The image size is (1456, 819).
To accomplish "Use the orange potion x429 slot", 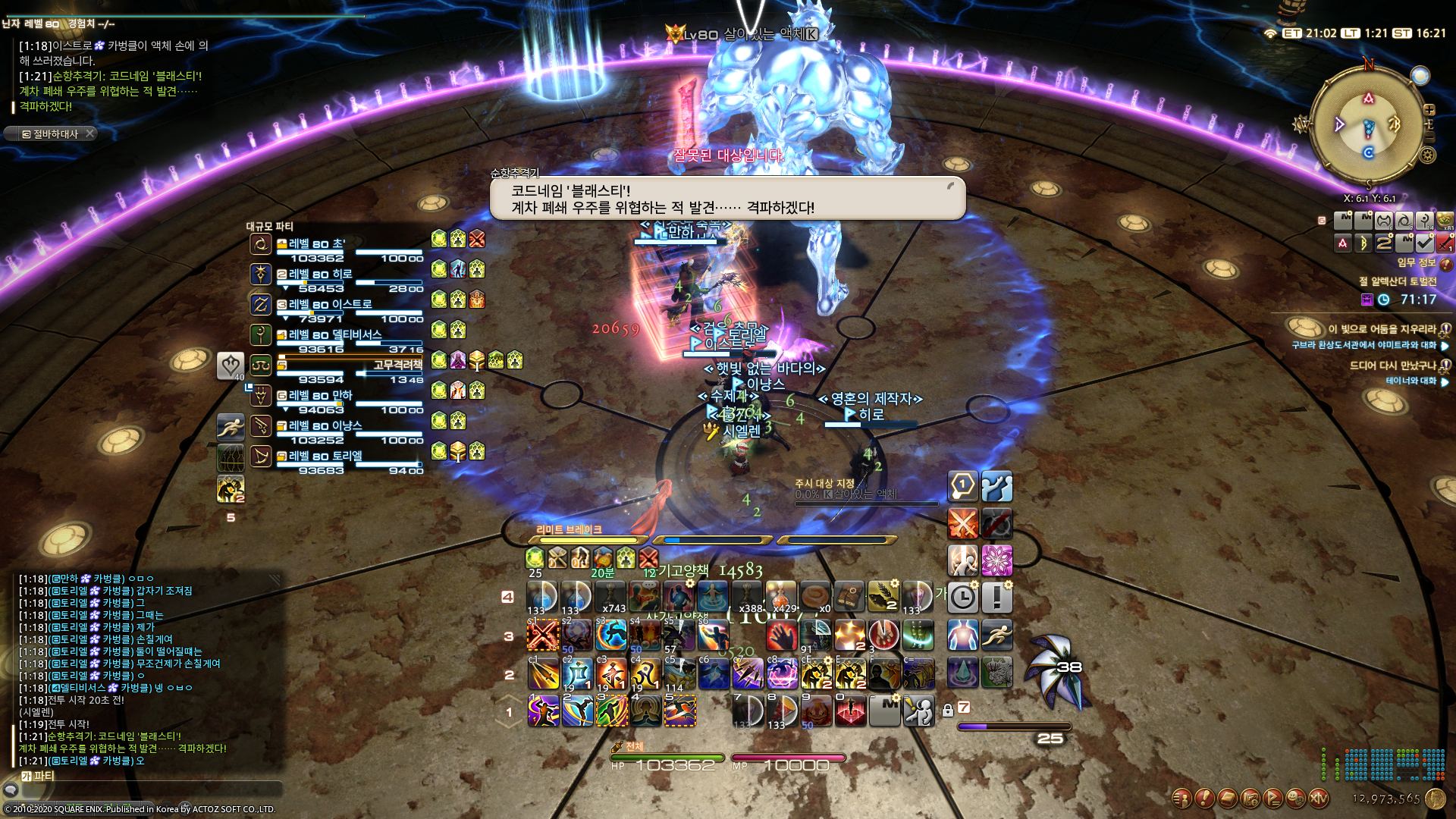I will point(781,597).
